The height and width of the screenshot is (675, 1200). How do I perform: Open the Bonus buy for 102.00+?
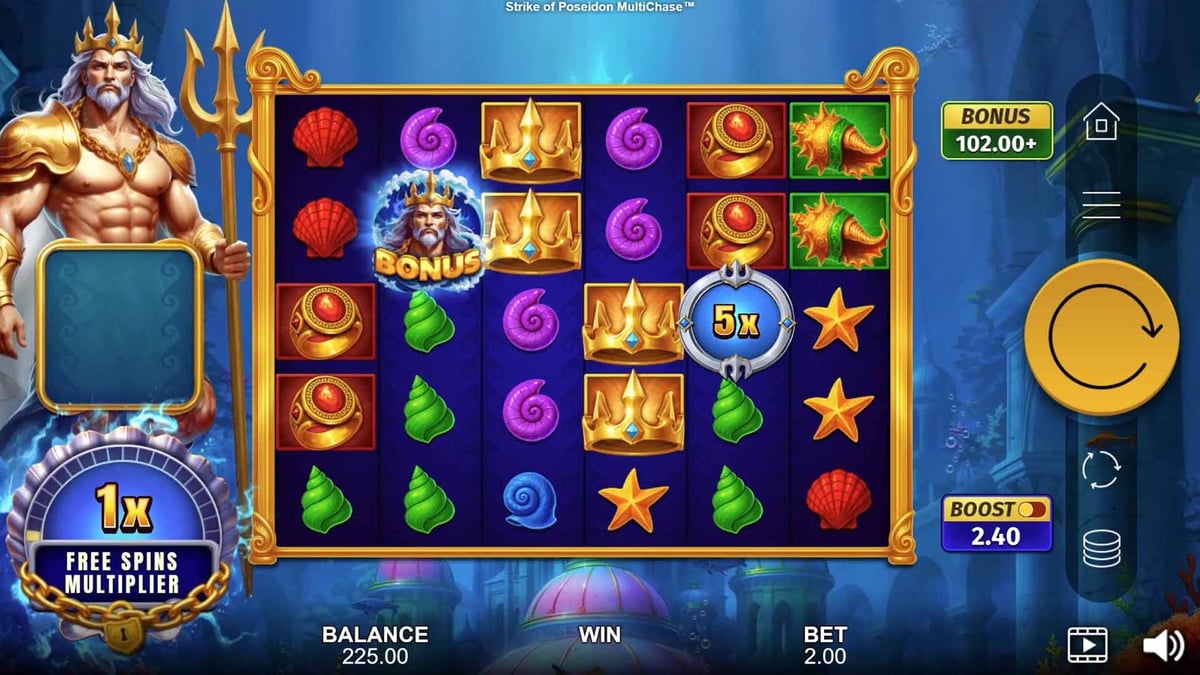coord(996,130)
